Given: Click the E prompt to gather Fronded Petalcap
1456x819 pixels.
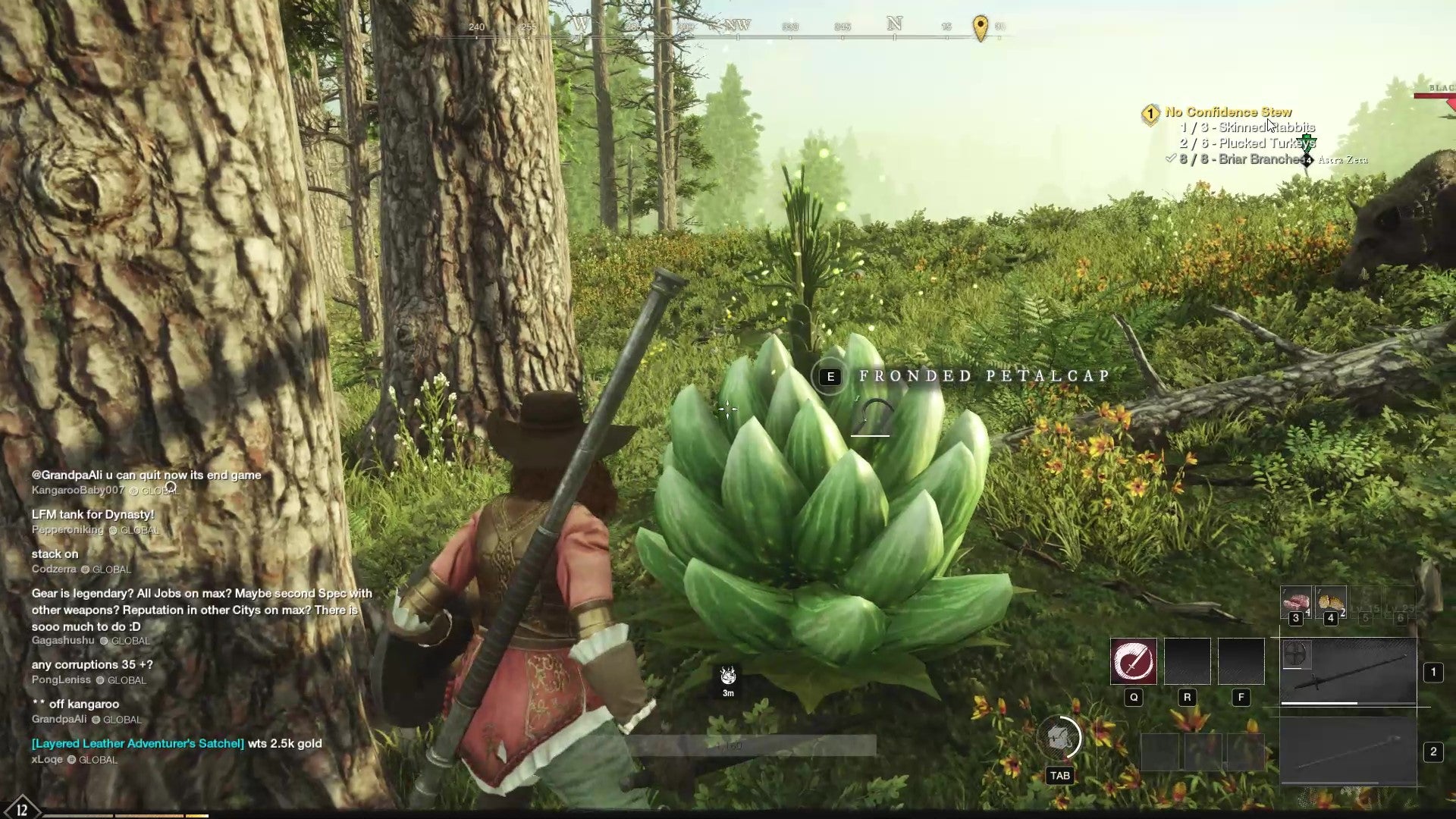Looking at the screenshot, I should pyautogui.click(x=831, y=376).
